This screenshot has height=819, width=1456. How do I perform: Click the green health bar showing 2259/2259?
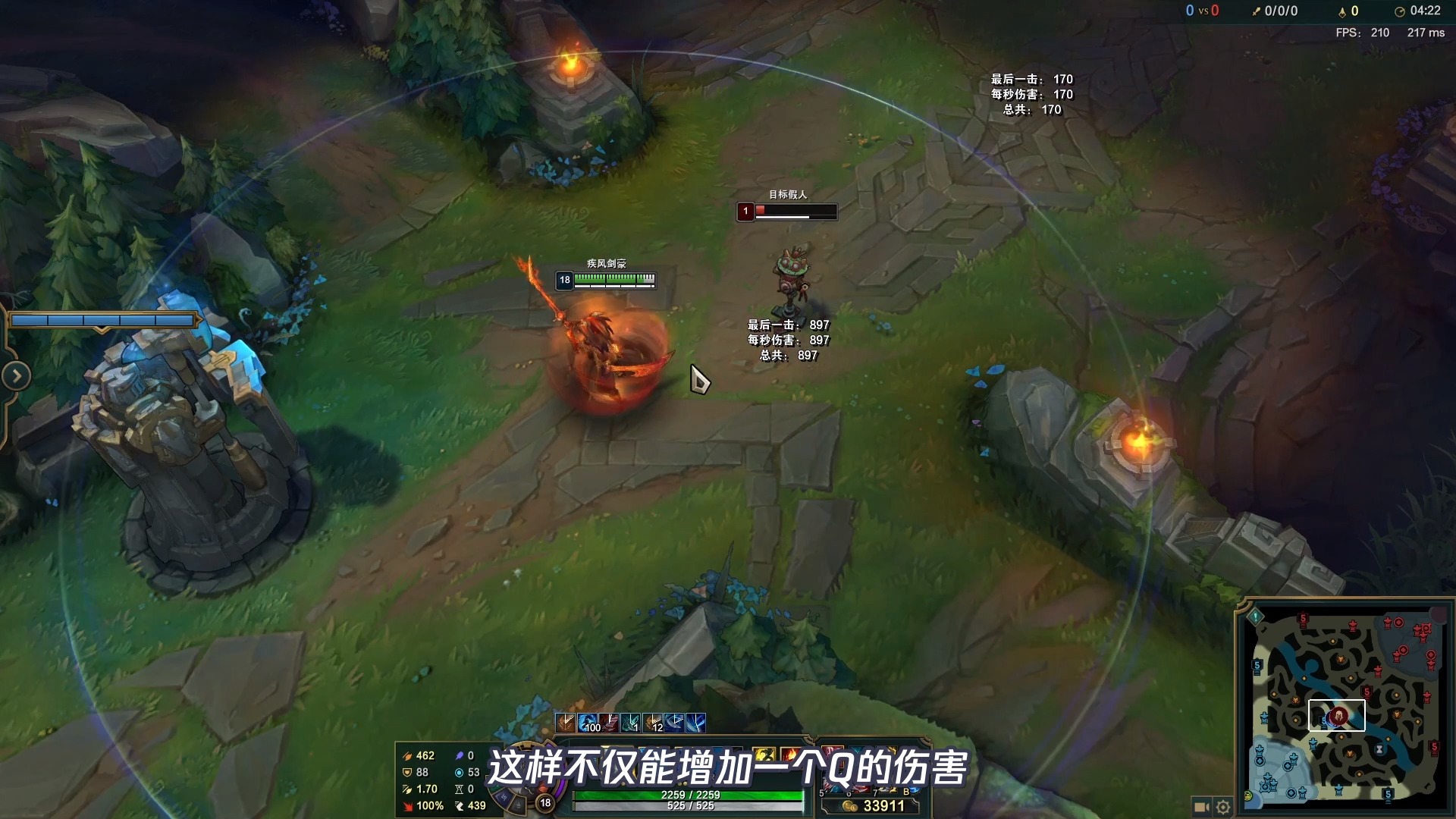[690, 794]
